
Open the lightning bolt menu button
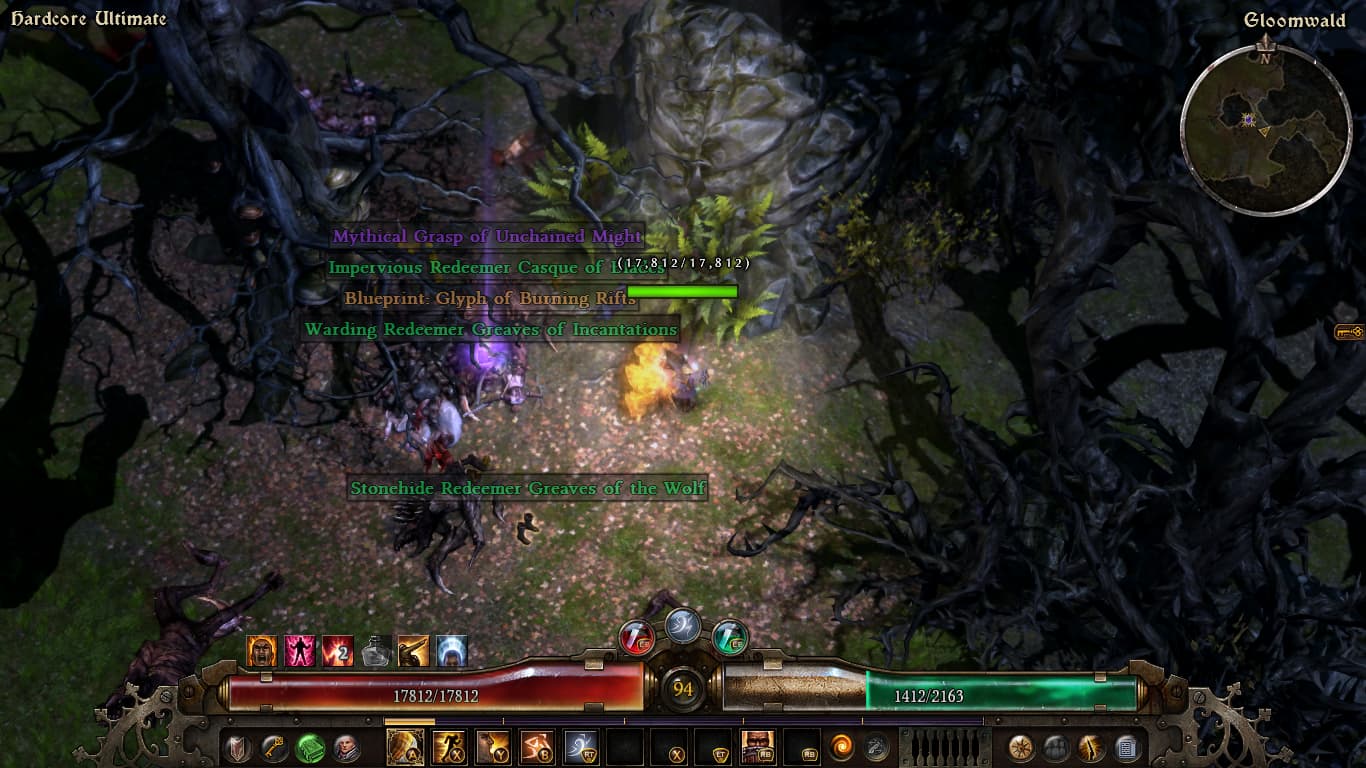pos(1091,747)
